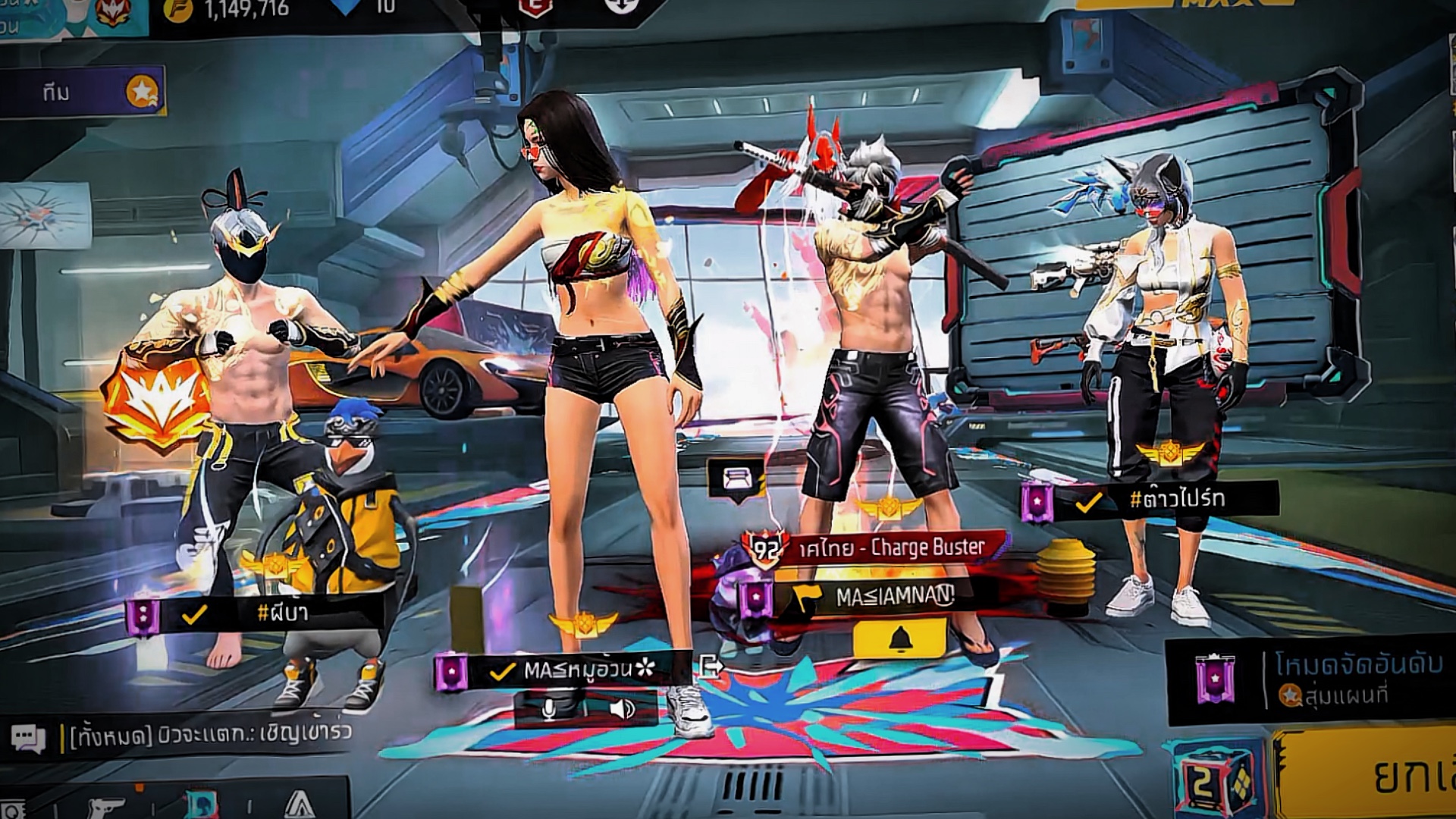
Task: Toggle the microphone under MA≤หมูอ้วน
Action: [548, 709]
